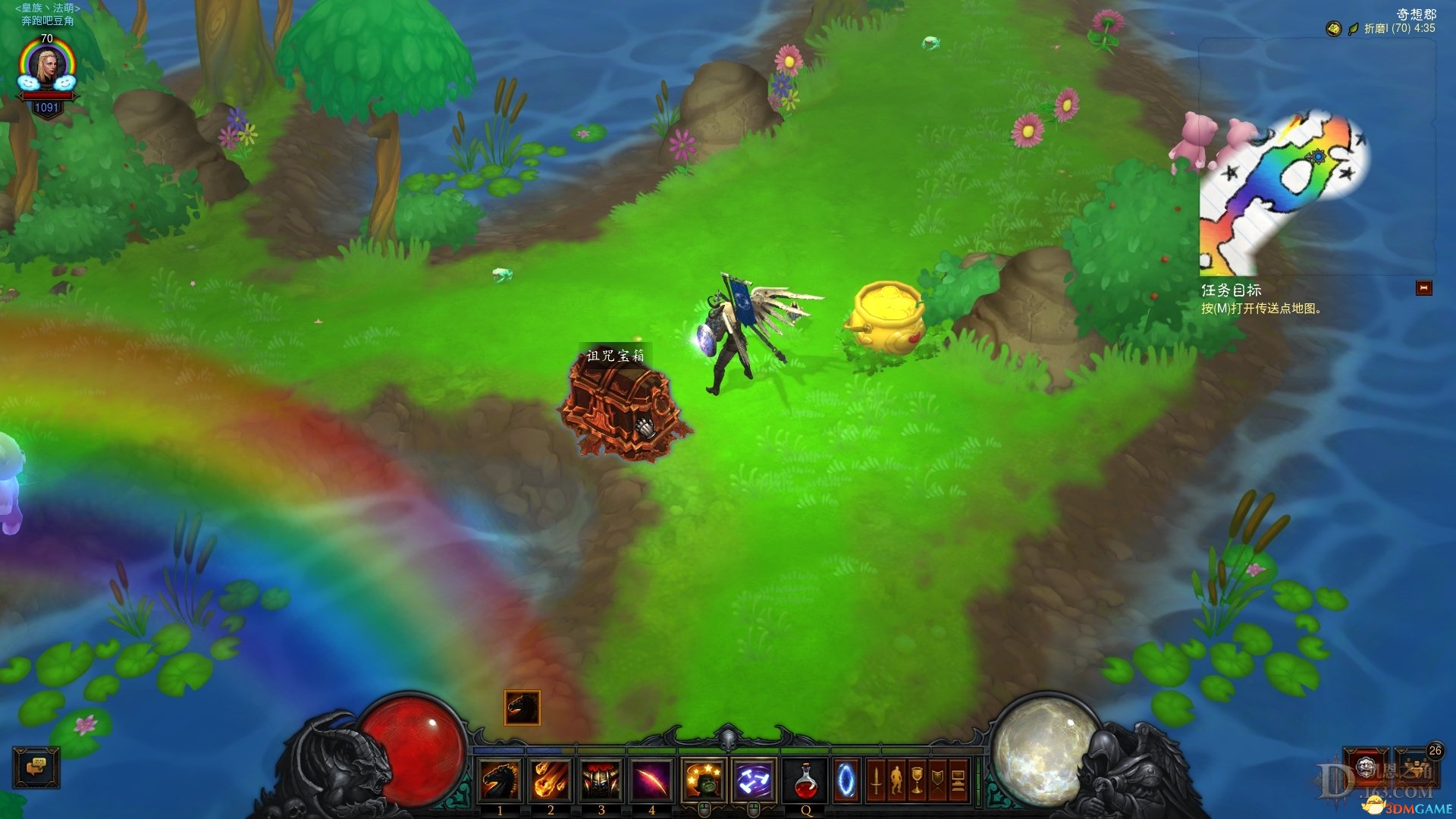
Task: Drink the red health potion
Action: [x=805, y=780]
